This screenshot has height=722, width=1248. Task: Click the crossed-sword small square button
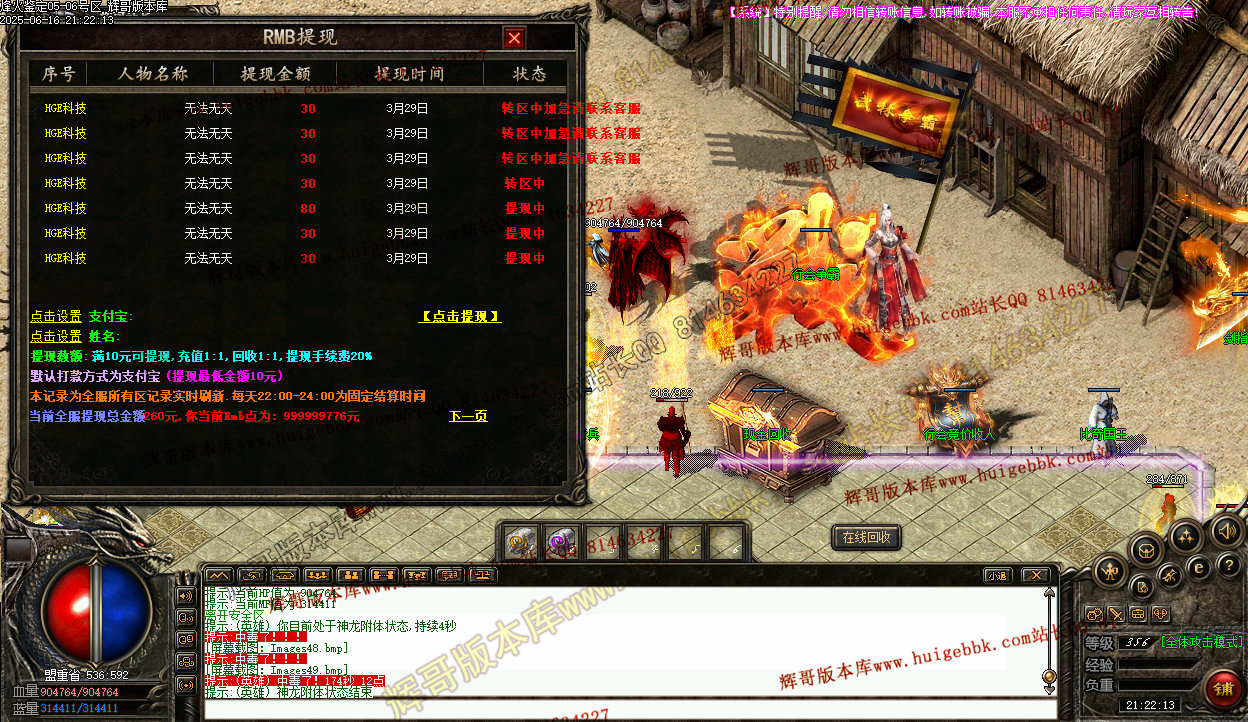(1116, 614)
